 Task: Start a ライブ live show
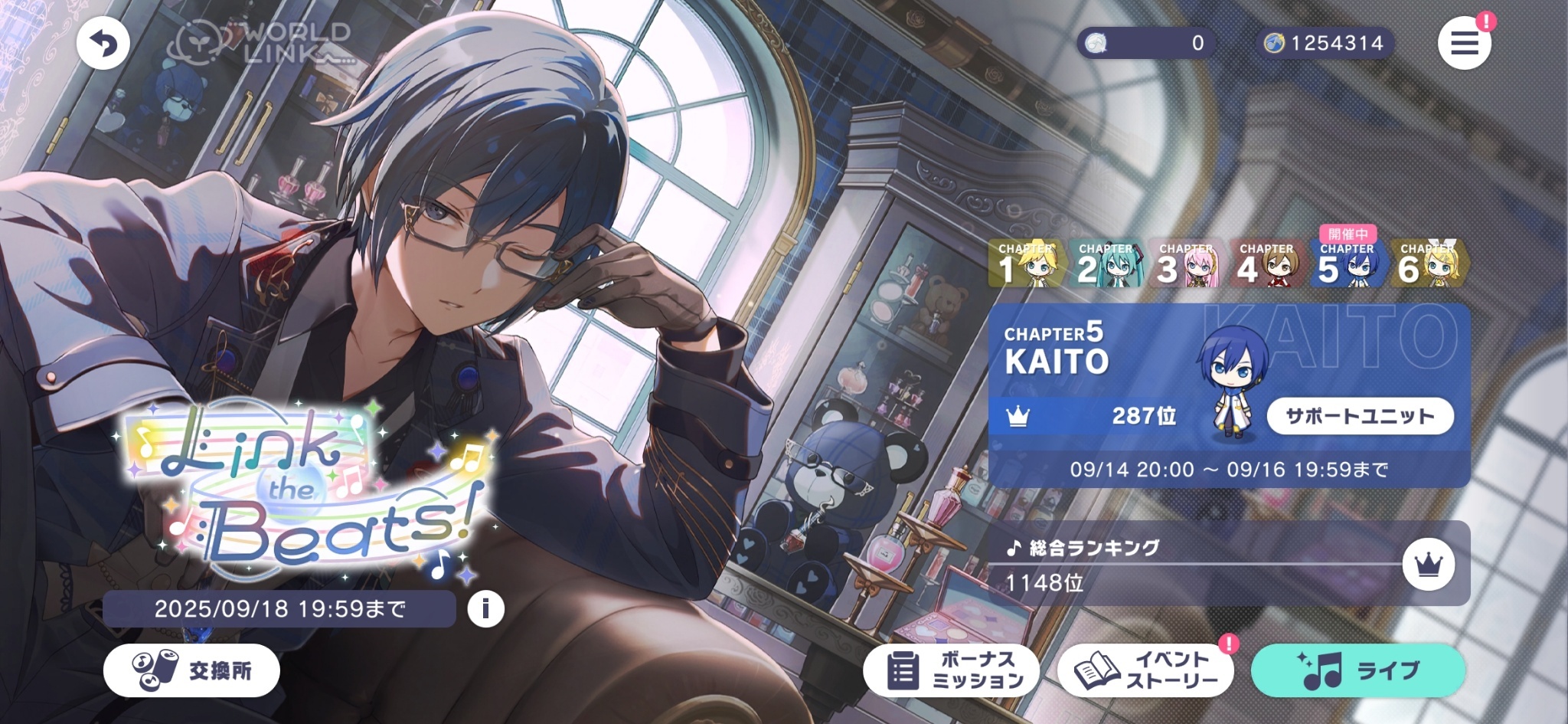click(x=1358, y=670)
